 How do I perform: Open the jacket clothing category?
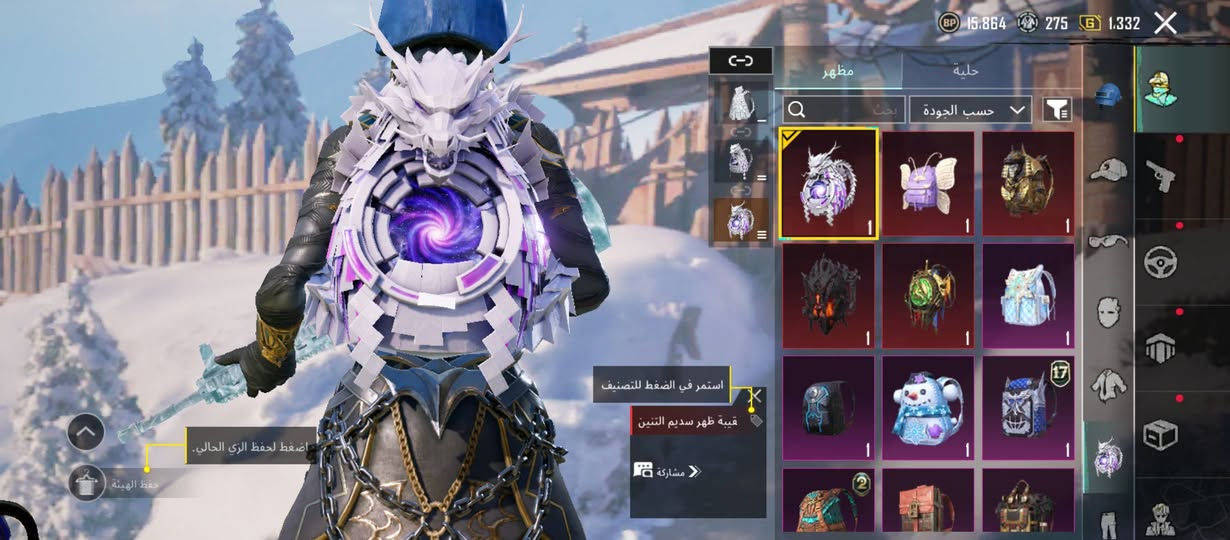1108,383
